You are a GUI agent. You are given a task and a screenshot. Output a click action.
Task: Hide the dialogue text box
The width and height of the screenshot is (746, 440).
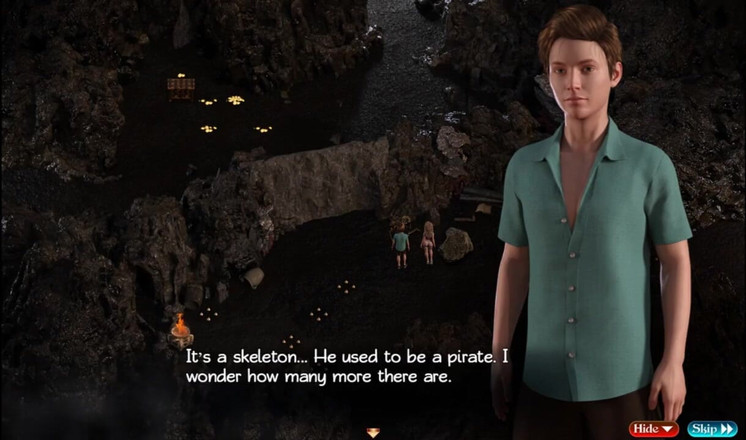[x=653, y=429]
